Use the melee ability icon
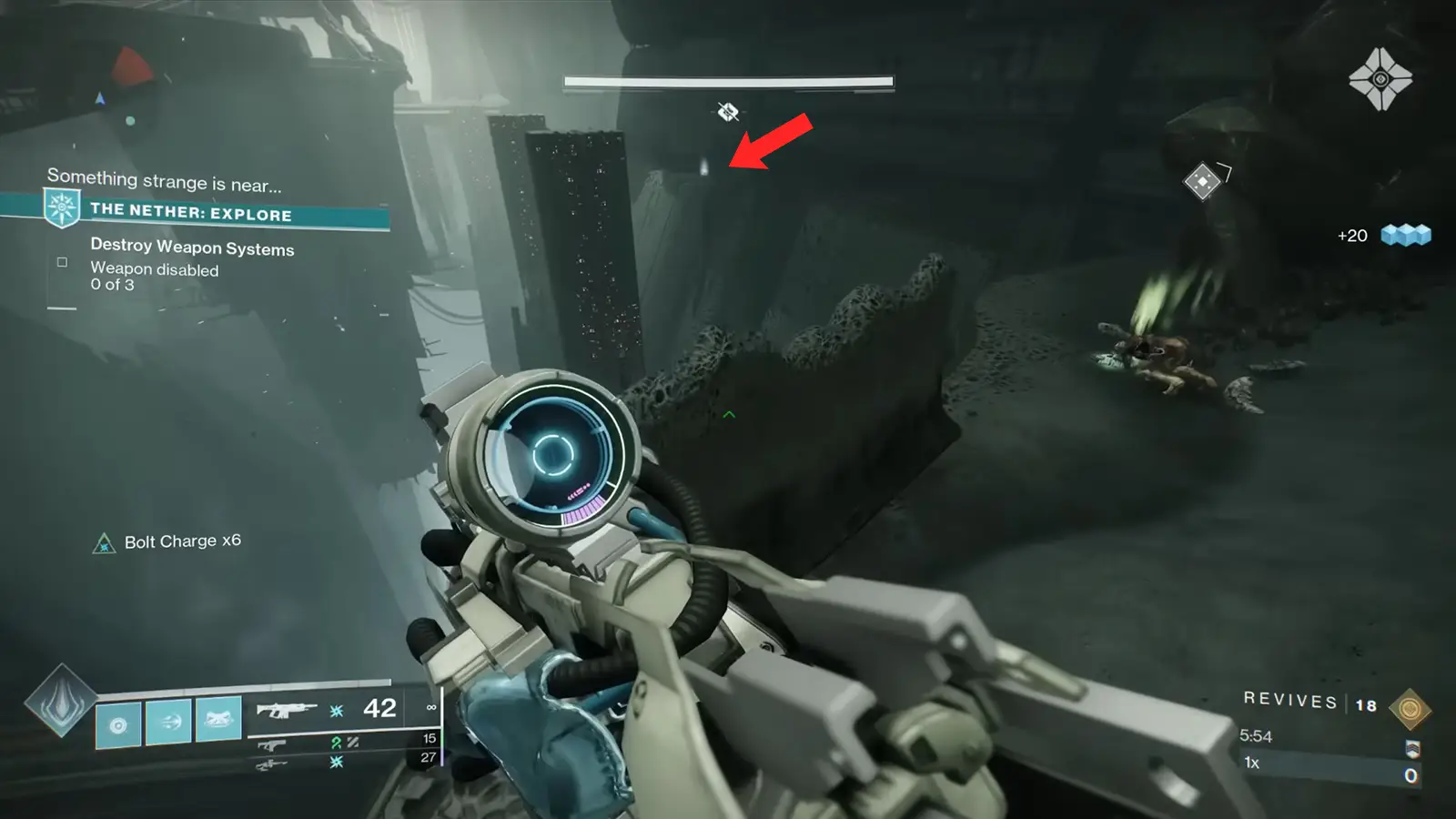1456x819 pixels. tap(168, 722)
